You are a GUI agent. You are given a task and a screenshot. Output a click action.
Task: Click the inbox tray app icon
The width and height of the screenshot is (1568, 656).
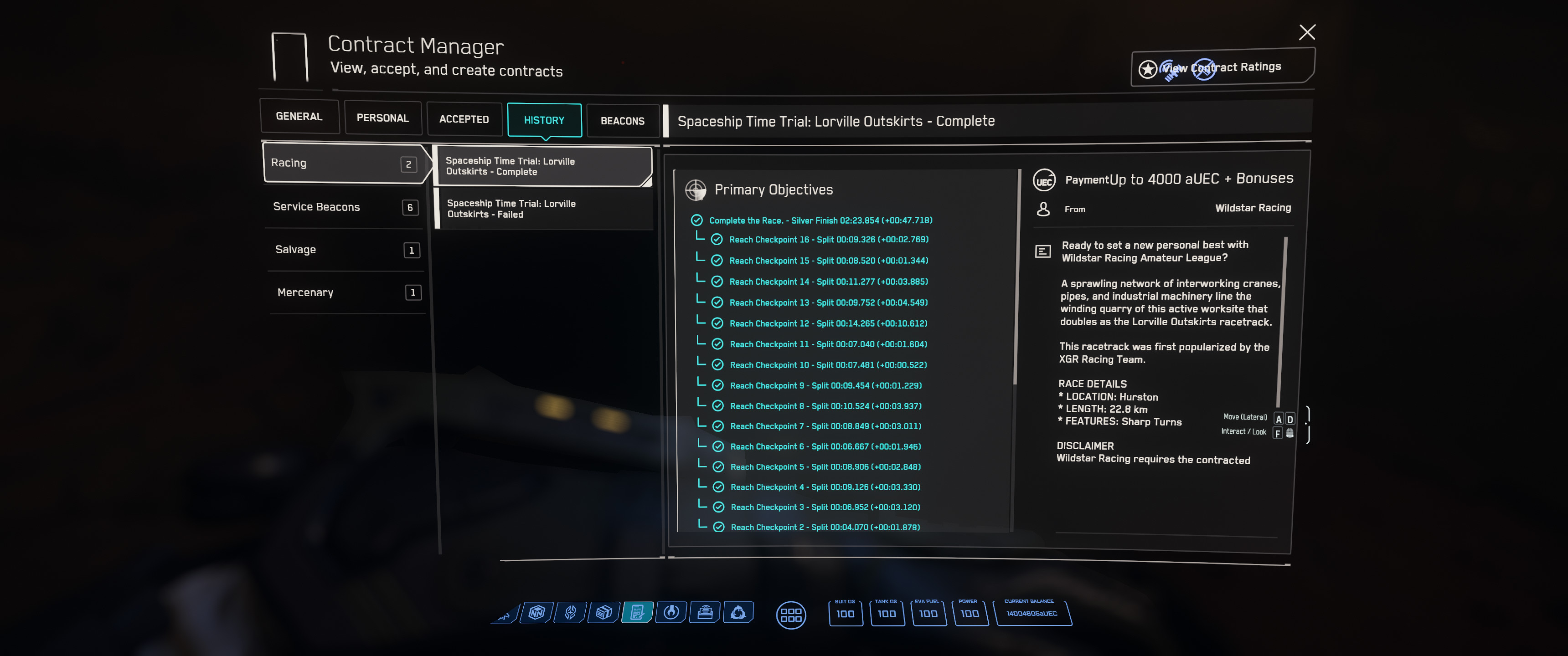click(705, 612)
